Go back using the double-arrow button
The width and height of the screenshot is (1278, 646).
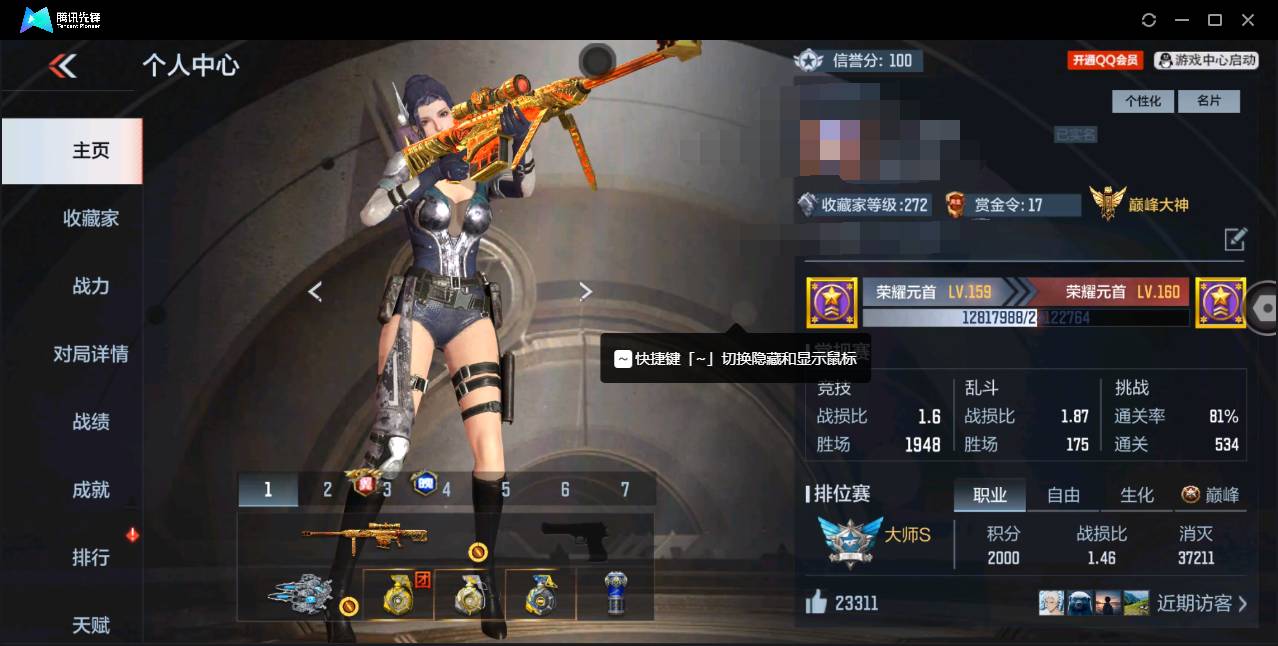tap(63, 66)
